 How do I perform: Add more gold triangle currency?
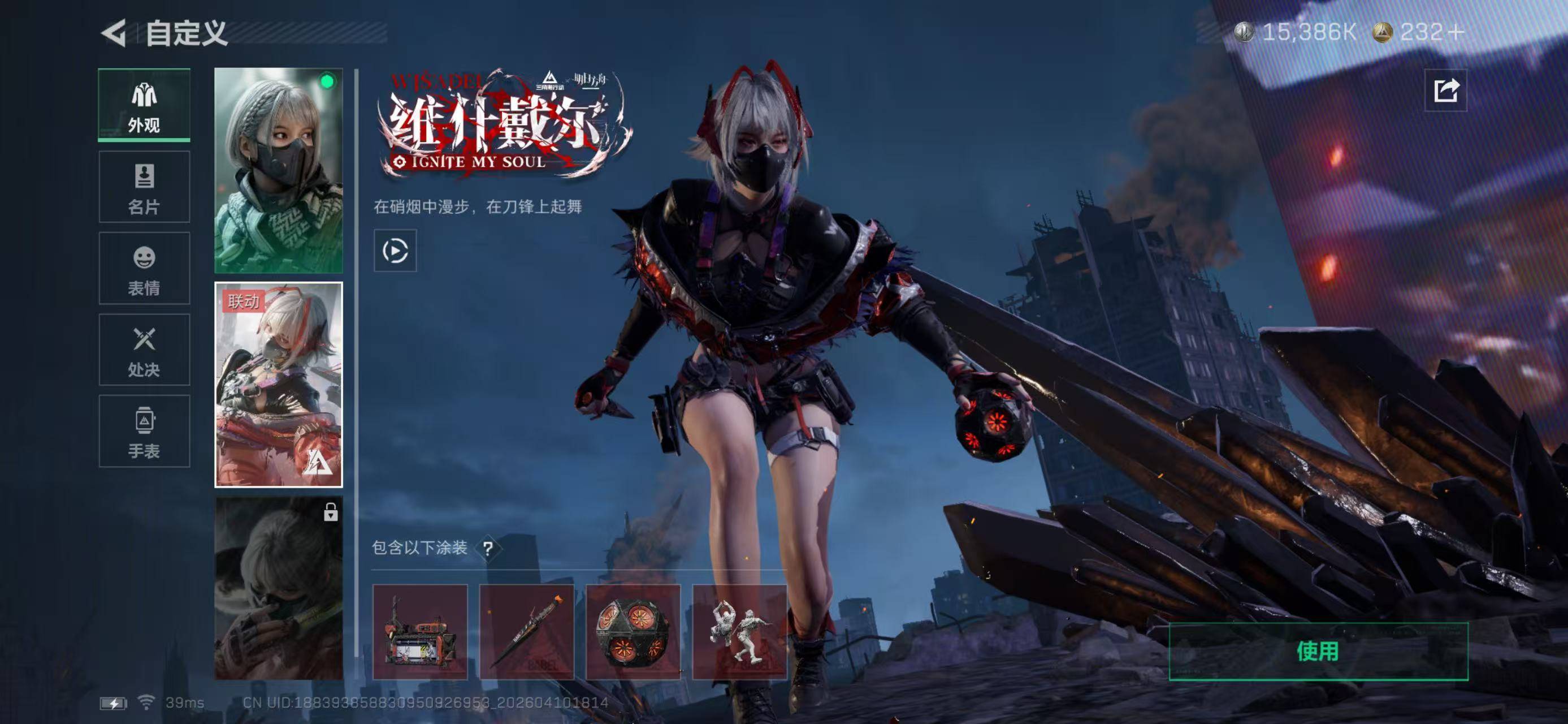[1457, 32]
